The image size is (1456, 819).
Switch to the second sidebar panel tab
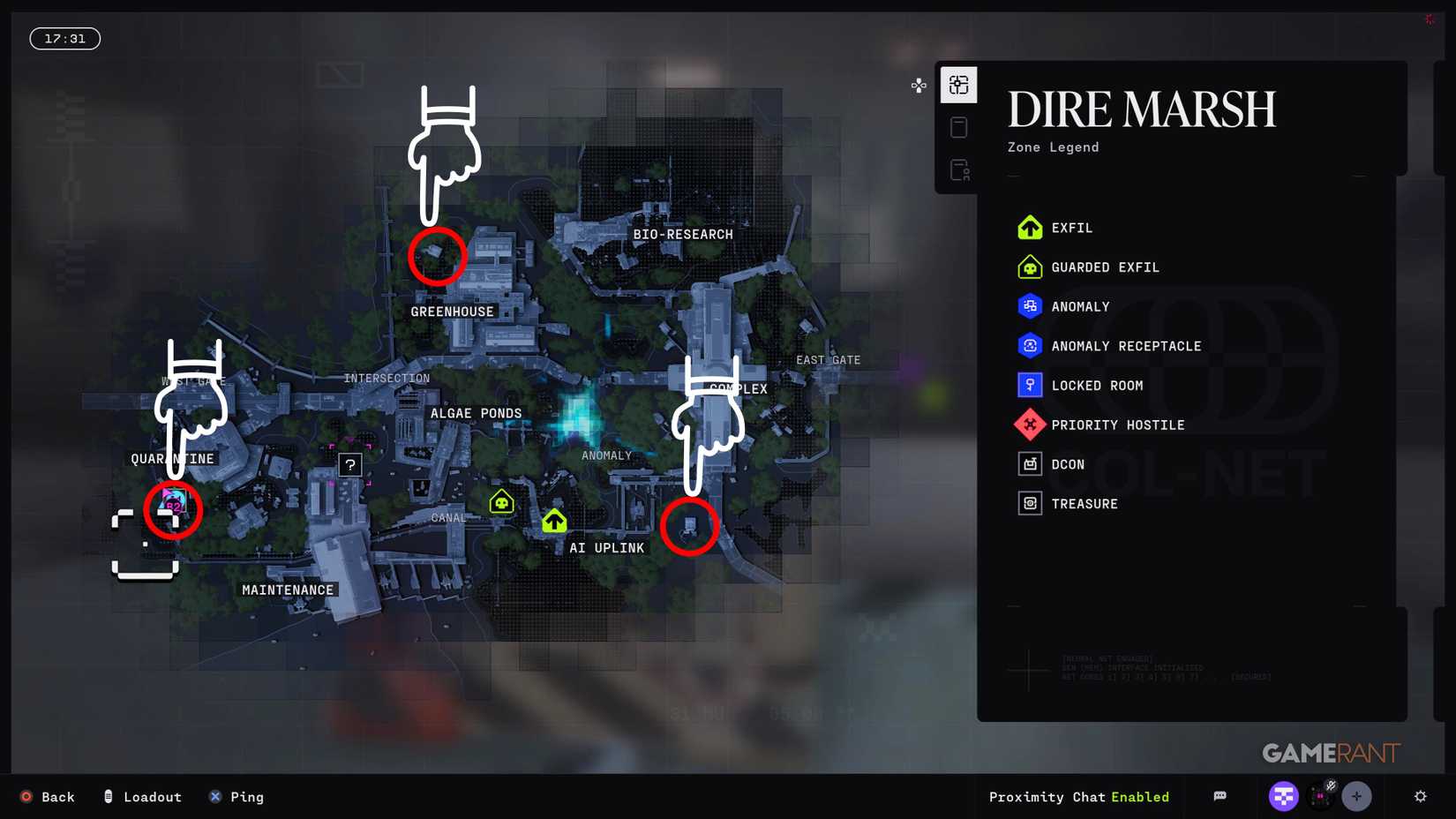click(x=958, y=127)
